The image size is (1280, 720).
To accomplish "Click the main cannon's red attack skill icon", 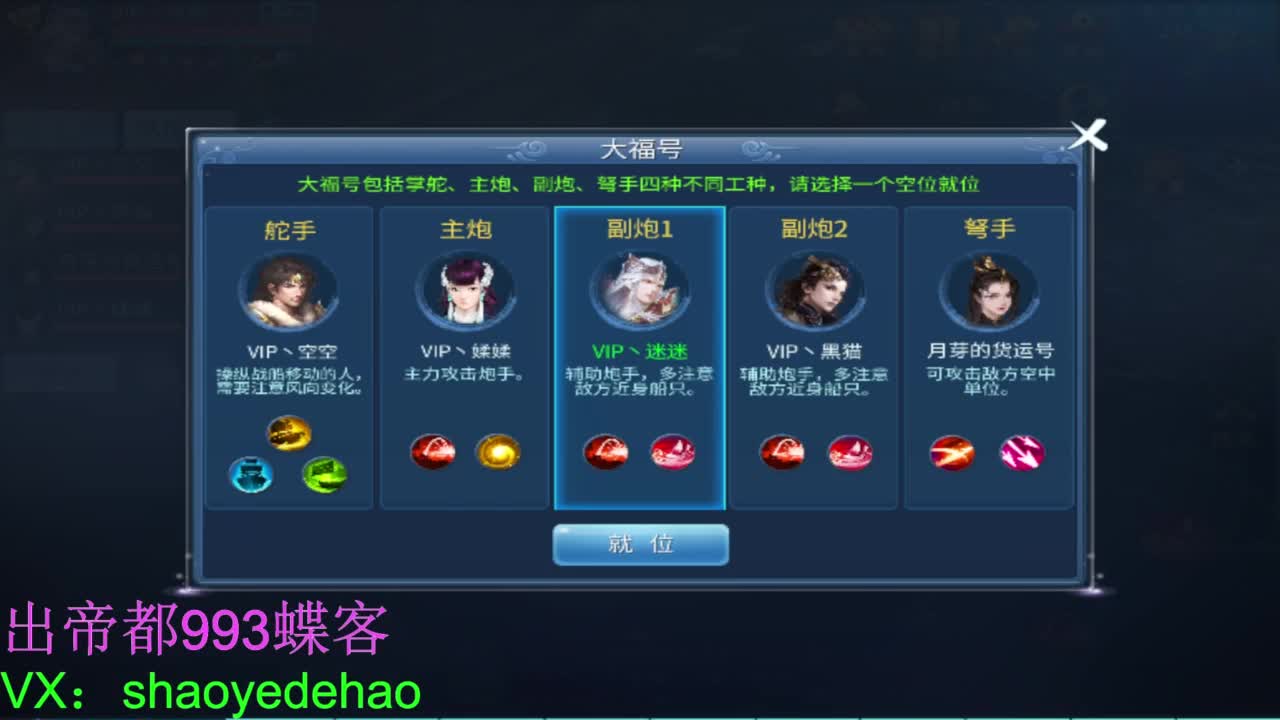I will [434, 452].
